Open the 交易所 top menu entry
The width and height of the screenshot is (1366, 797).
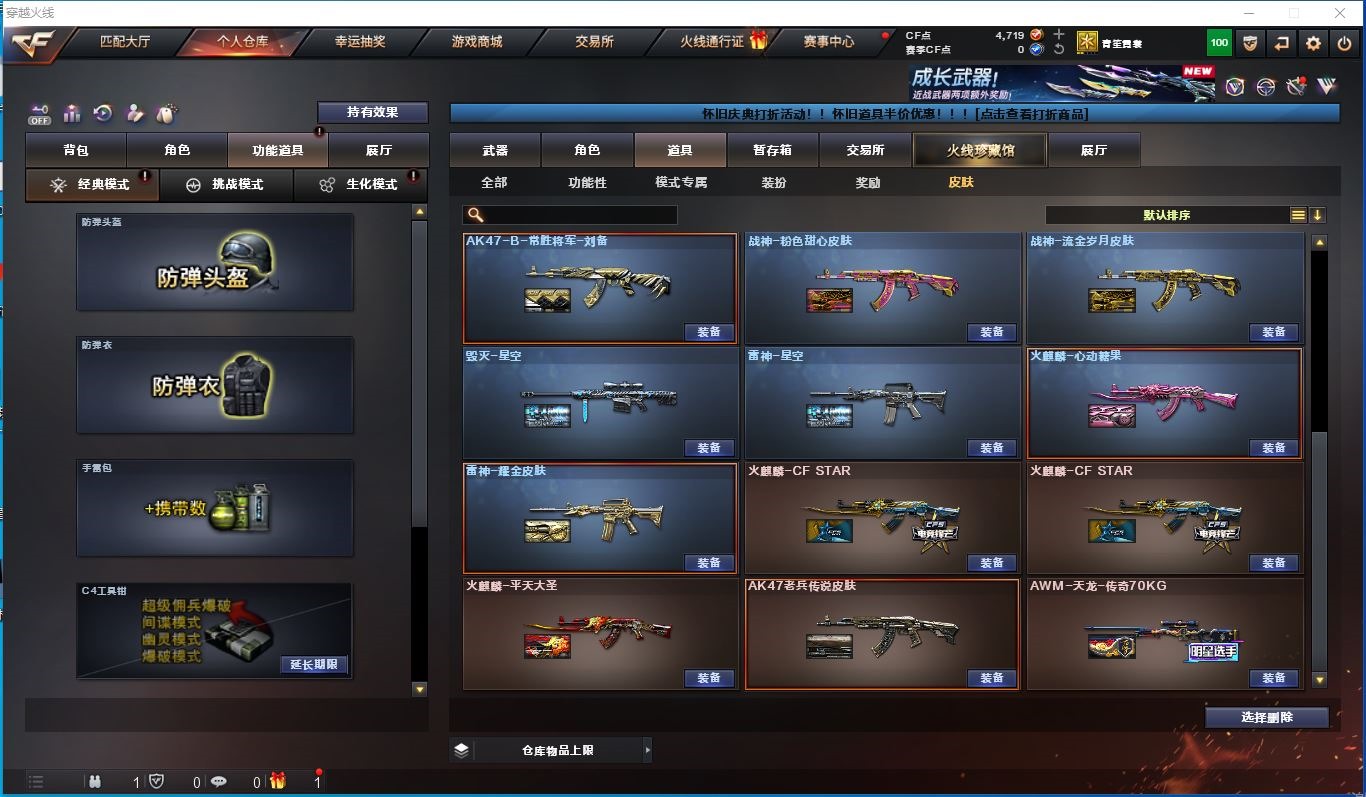pyautogui.click(x=594, y=42)
